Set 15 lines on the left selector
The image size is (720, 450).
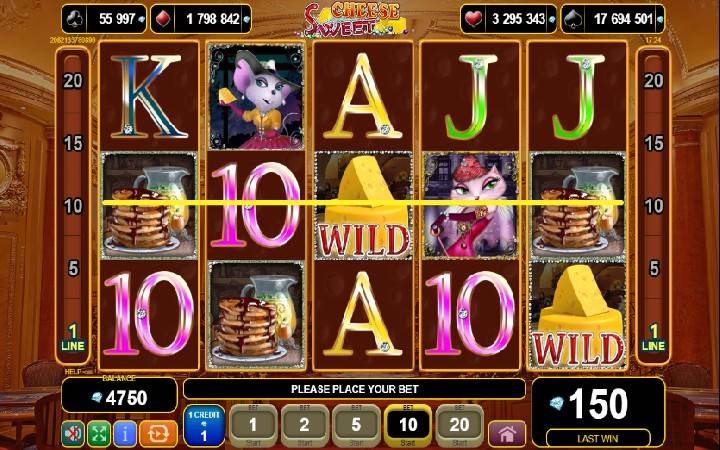pos(72,143)
